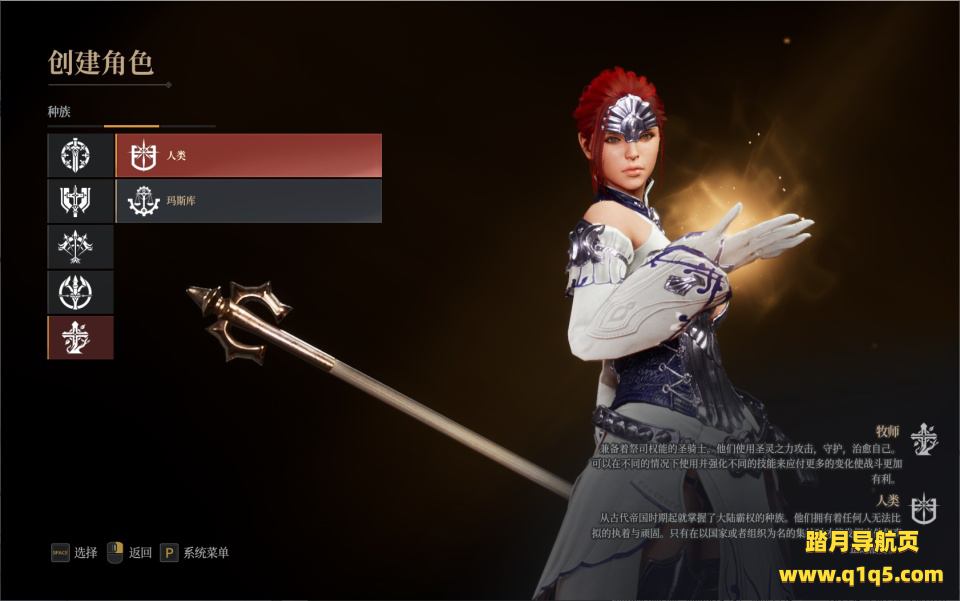
Task: Pick the sword-in-circle class icon
Action: click(80, 155)
